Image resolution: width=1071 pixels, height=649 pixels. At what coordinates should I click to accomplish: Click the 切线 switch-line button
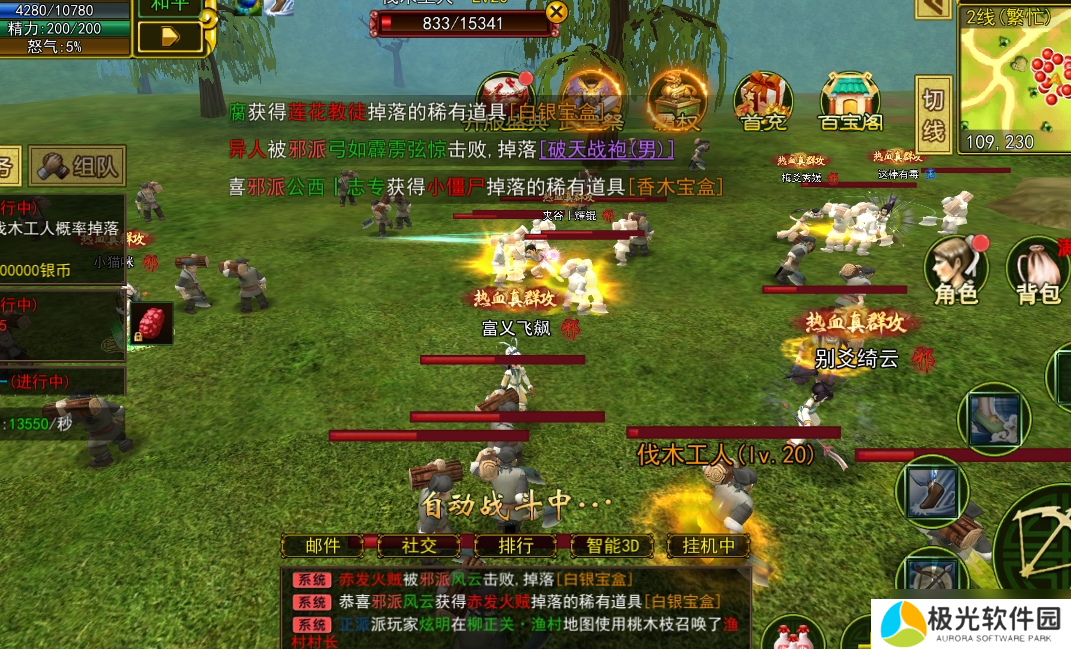[932, 116]
